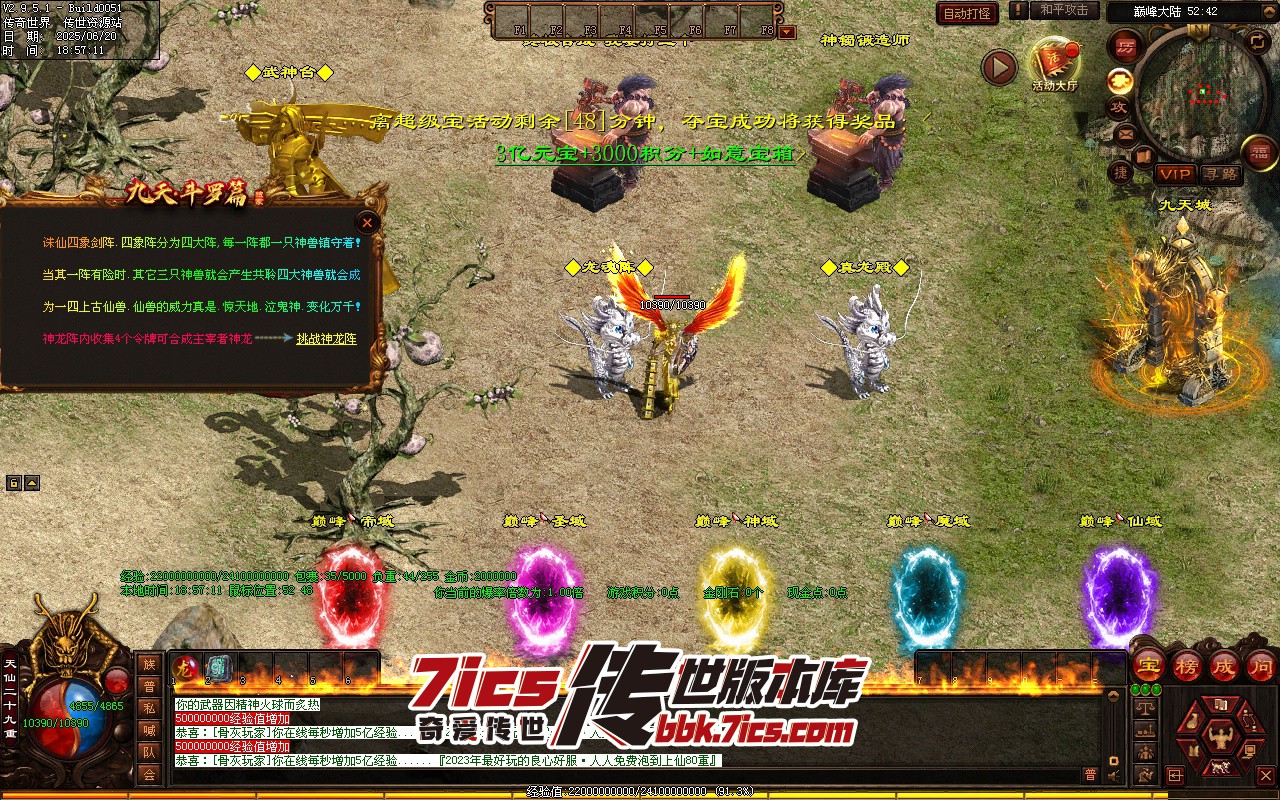Select the red 龙 orb hotbar slot
The image size is (1280, 800).
[187, 668]
